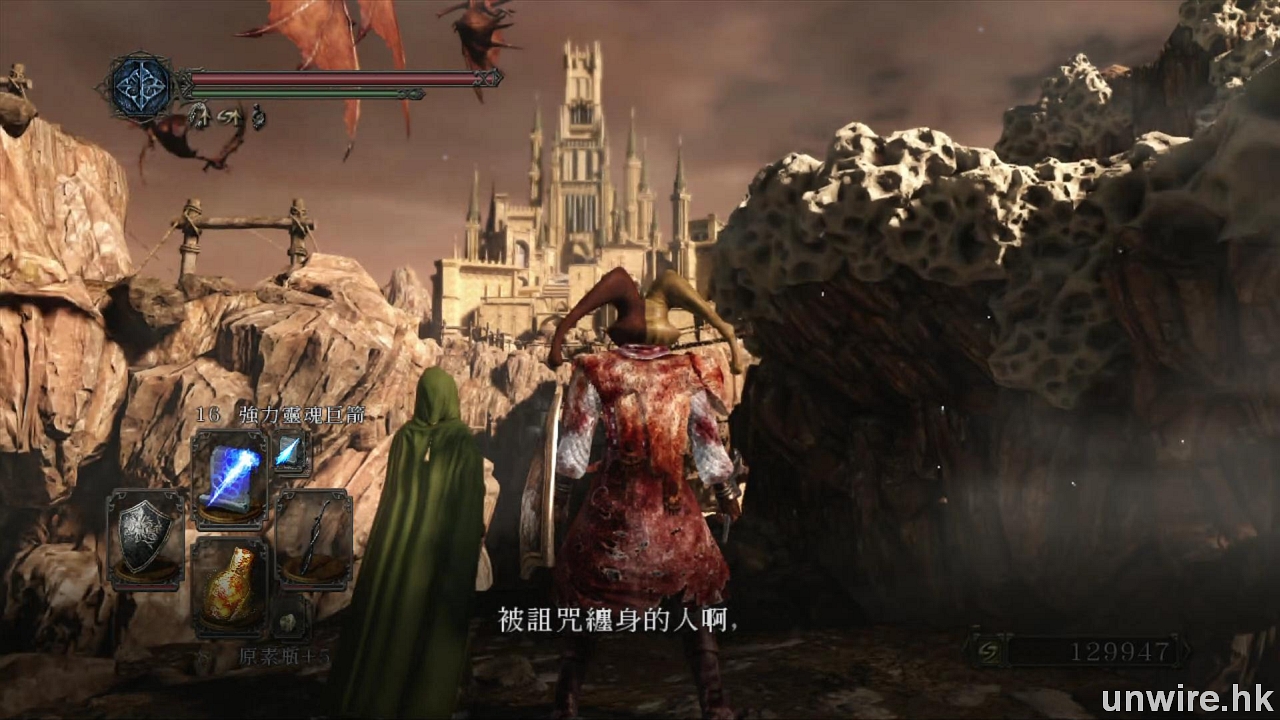Use the Estus Flask item slot
This screenshot has width=1280, height=720.
point(230,588)
